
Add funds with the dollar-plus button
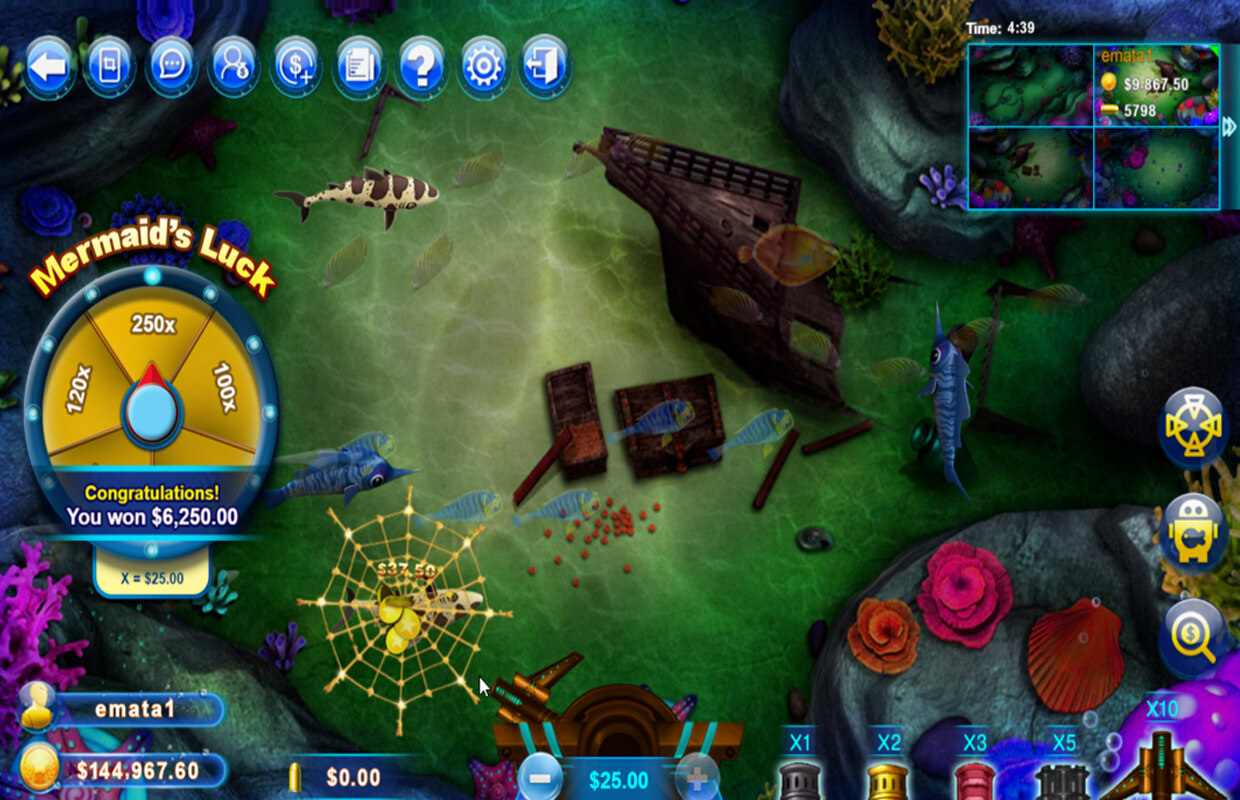(296, 66)
